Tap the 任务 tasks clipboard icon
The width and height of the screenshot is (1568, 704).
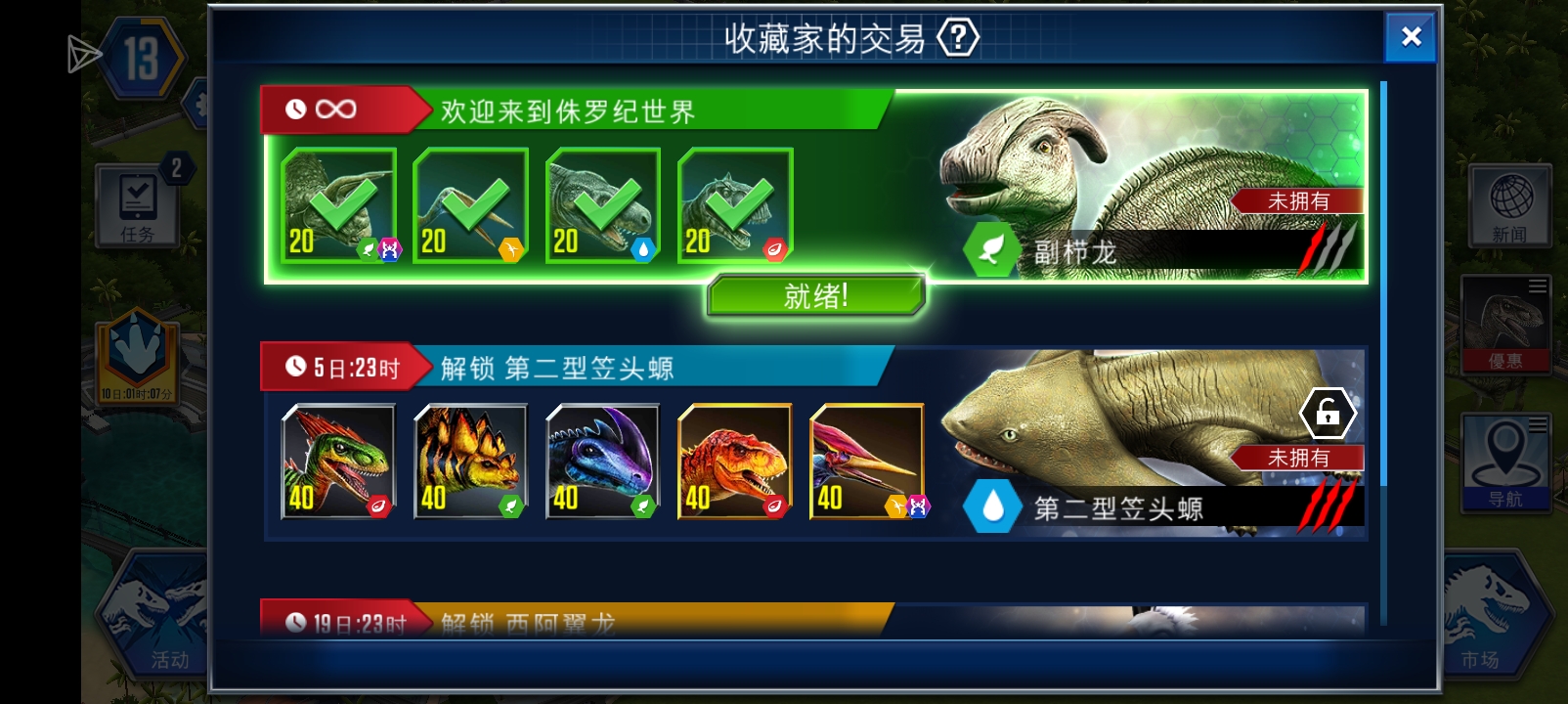pyautogui.click(x=137, y=206)
